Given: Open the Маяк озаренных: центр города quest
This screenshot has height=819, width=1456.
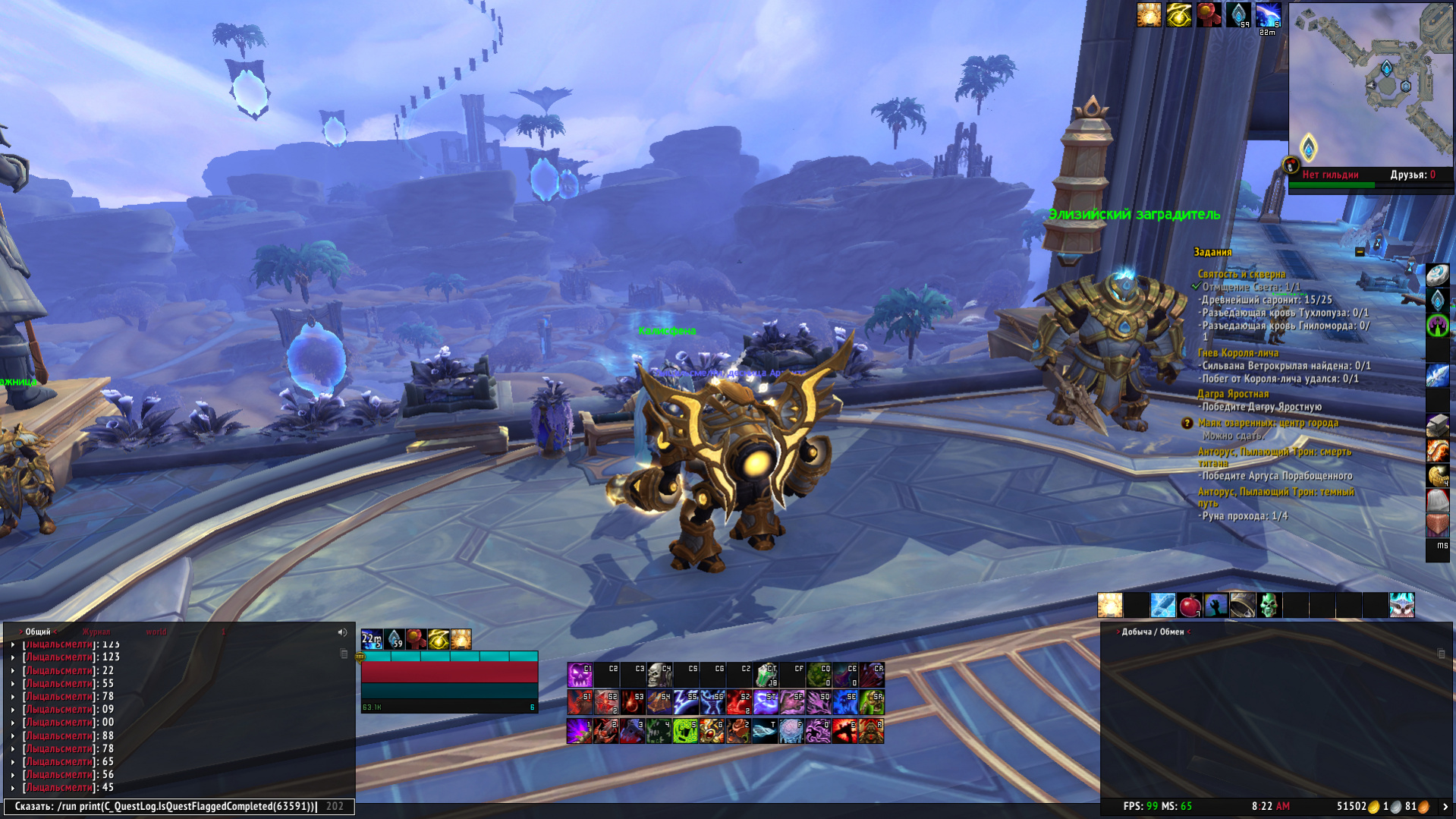Looking at the screenshot, I should click(1267, 423).
